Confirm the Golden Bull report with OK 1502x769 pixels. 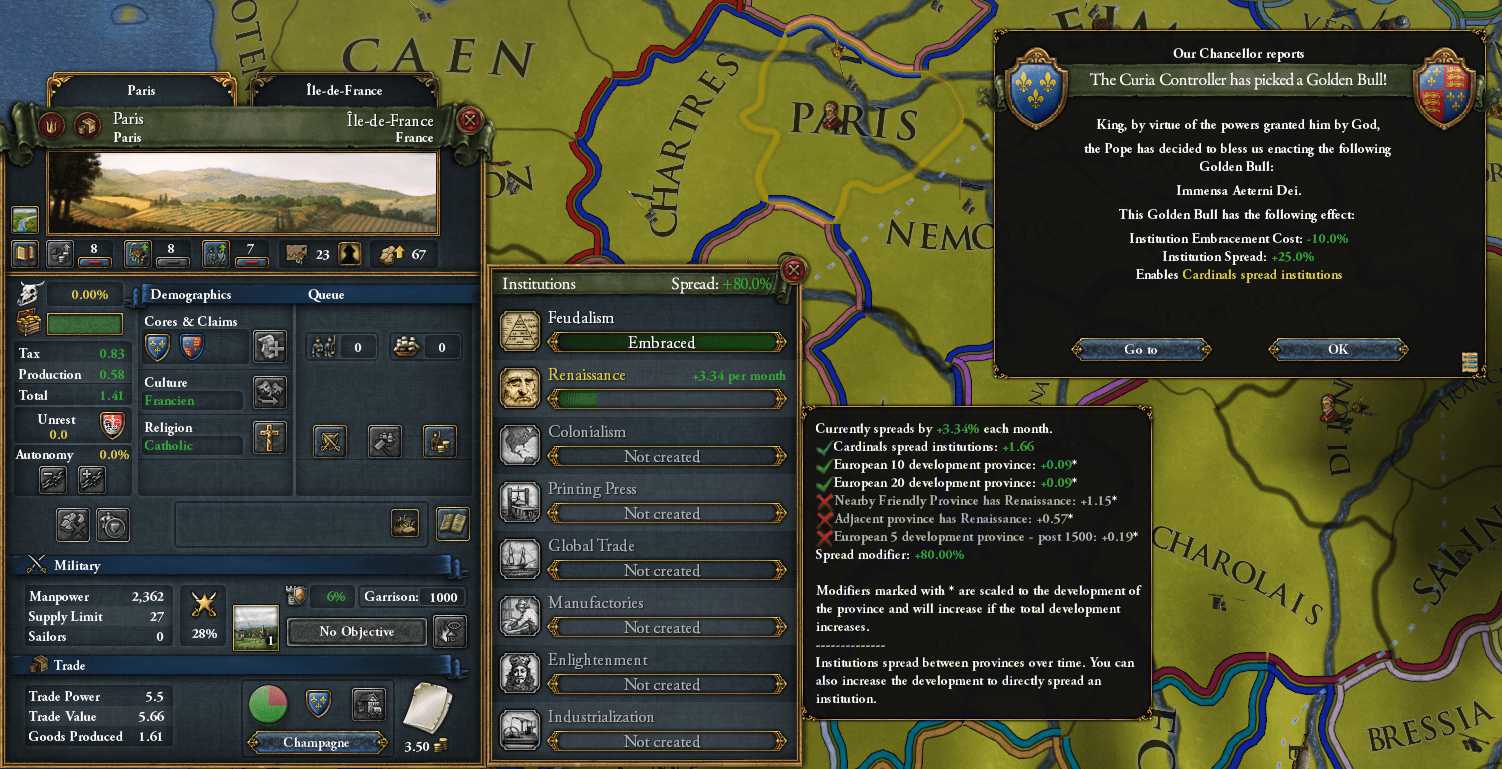point(1338,349)
